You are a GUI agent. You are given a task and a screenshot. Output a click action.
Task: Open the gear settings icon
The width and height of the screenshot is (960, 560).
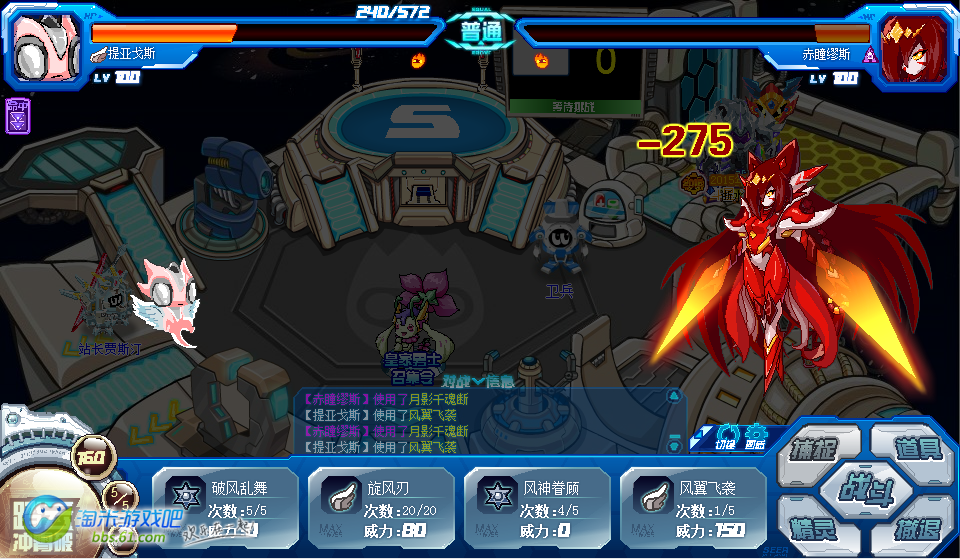(755, 435)
